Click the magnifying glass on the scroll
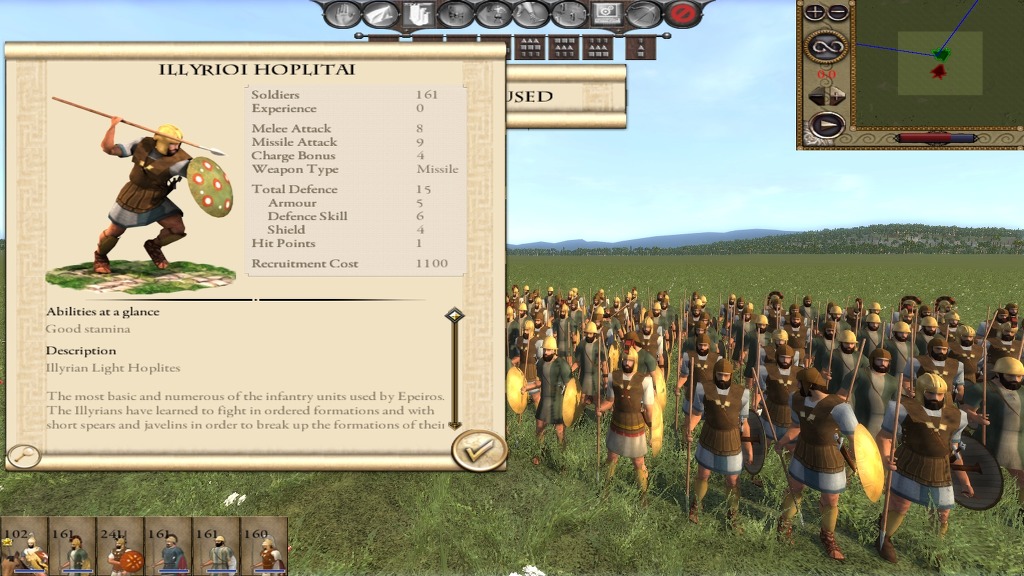Image resolution: width=1024 pixels, height=576 pixels. click(23, 456)
